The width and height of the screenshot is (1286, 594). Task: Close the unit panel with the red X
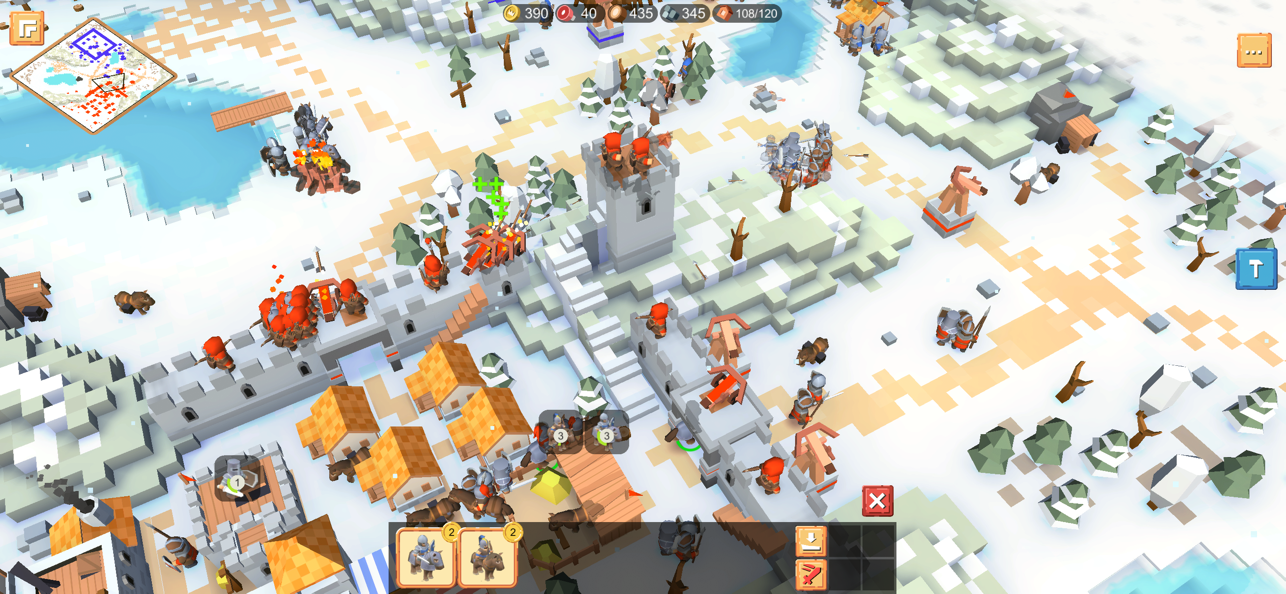point(877,501)
